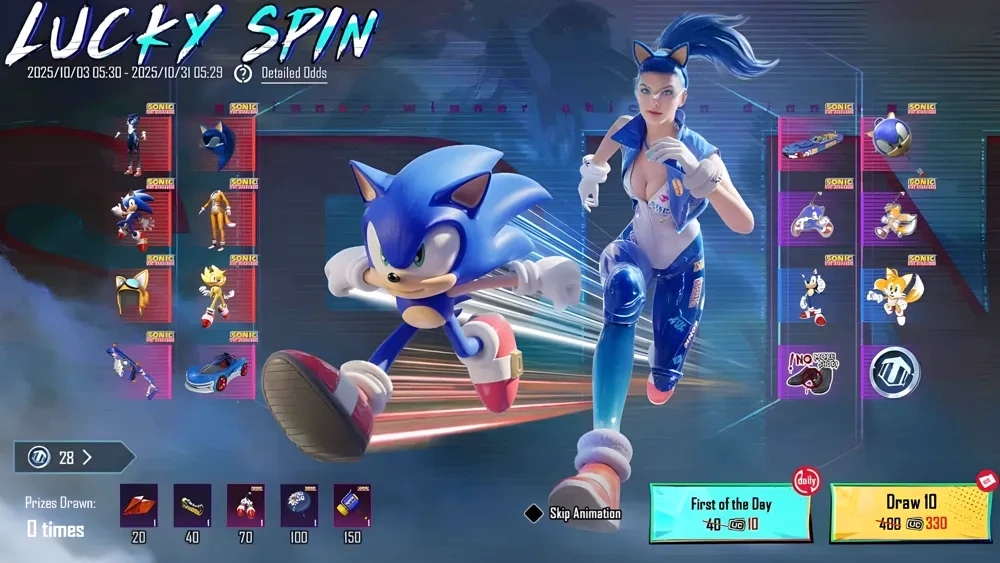1000x563 pixels.
Task: Open the lucky coin balance showing 28
Action: 74,457
